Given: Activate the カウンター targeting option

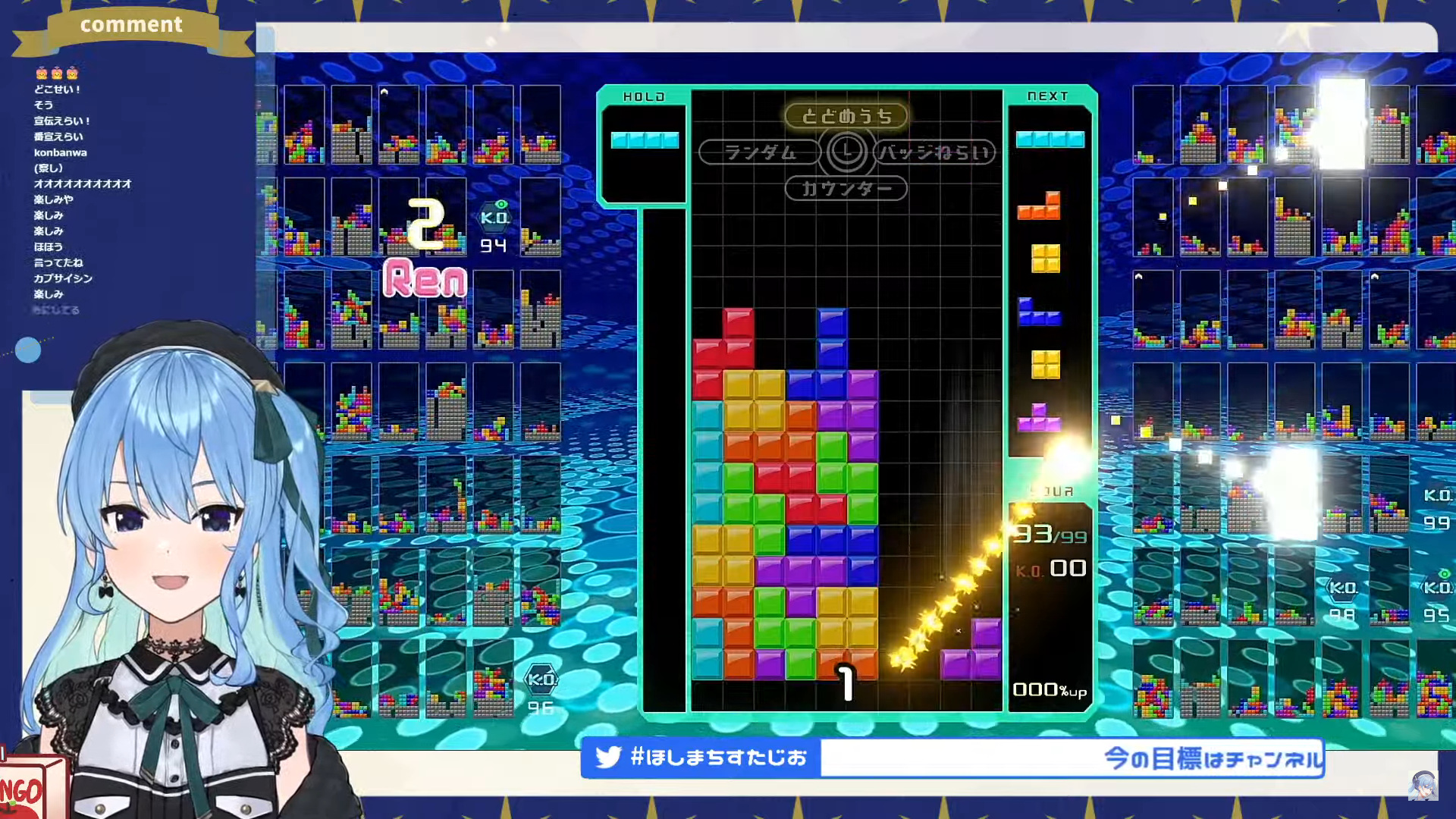Looking at the screenshot, I should click(846, 188).
